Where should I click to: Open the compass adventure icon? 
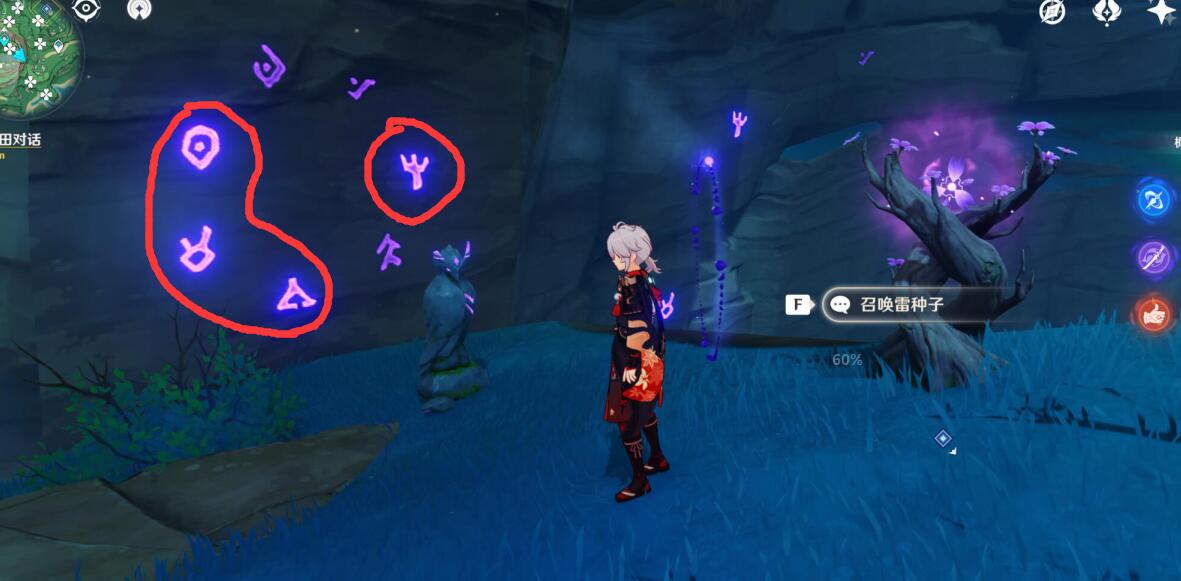click(1052, 11)
